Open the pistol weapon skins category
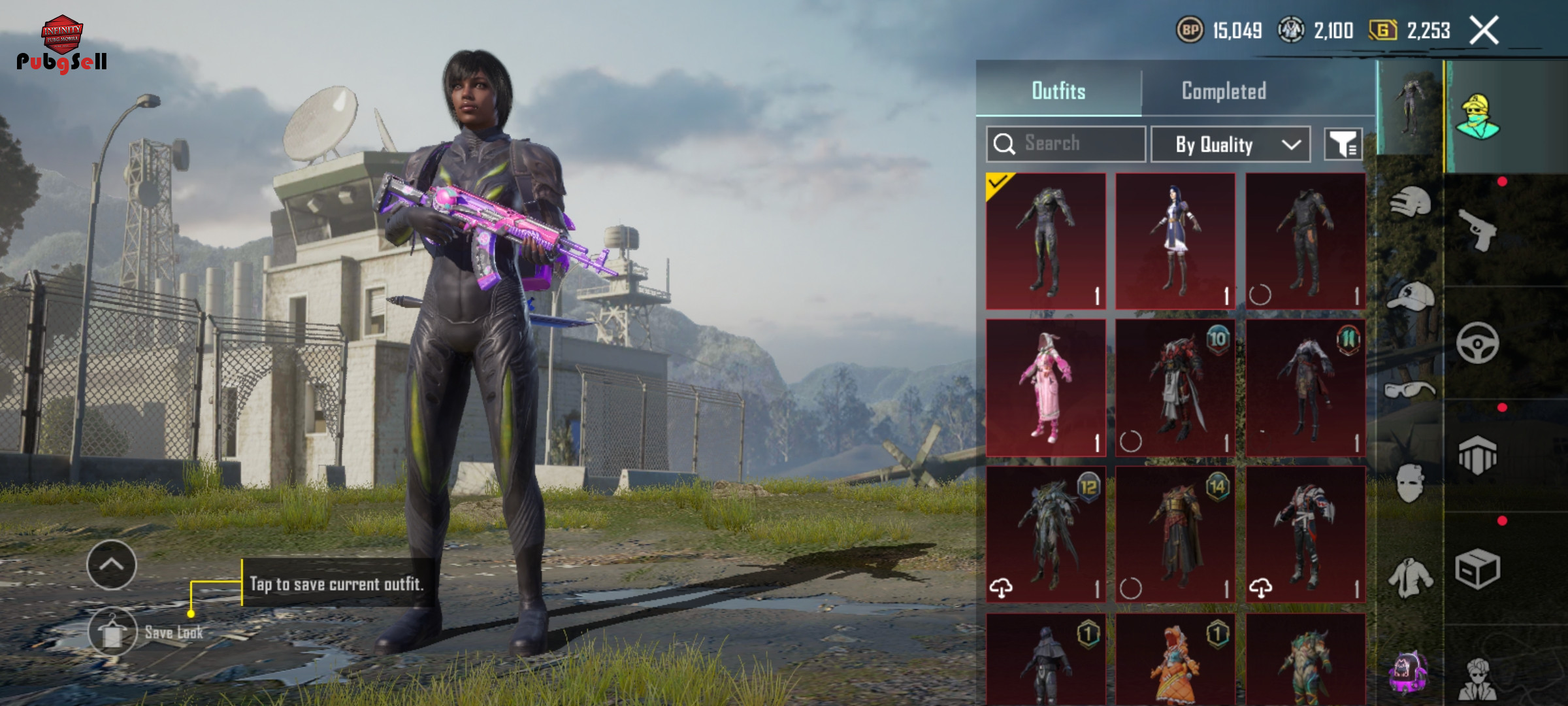Viewport: 1568px width, 706px height. (x=1478, y=230)
